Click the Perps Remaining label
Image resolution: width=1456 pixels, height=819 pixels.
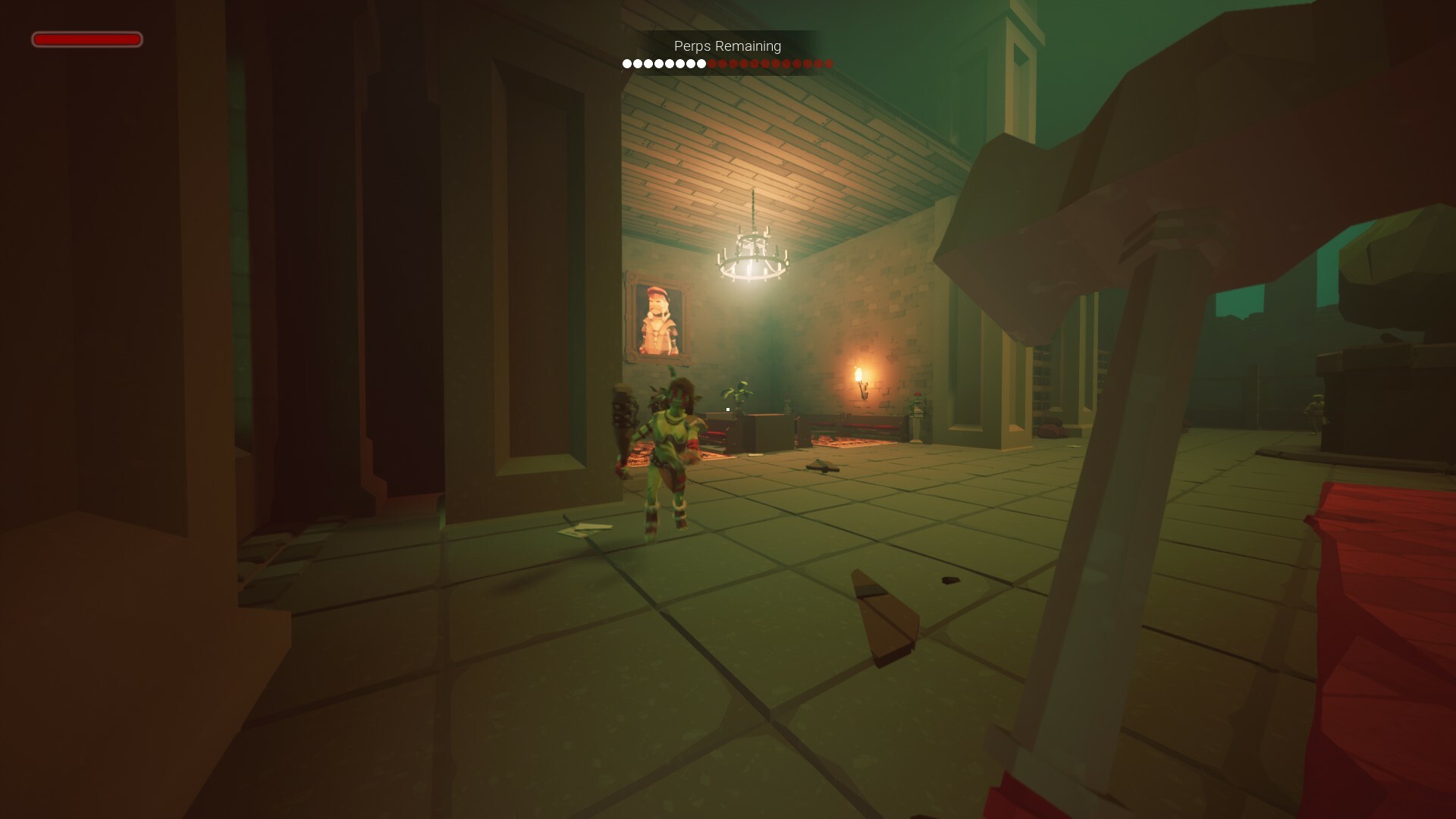click(726, 45)
